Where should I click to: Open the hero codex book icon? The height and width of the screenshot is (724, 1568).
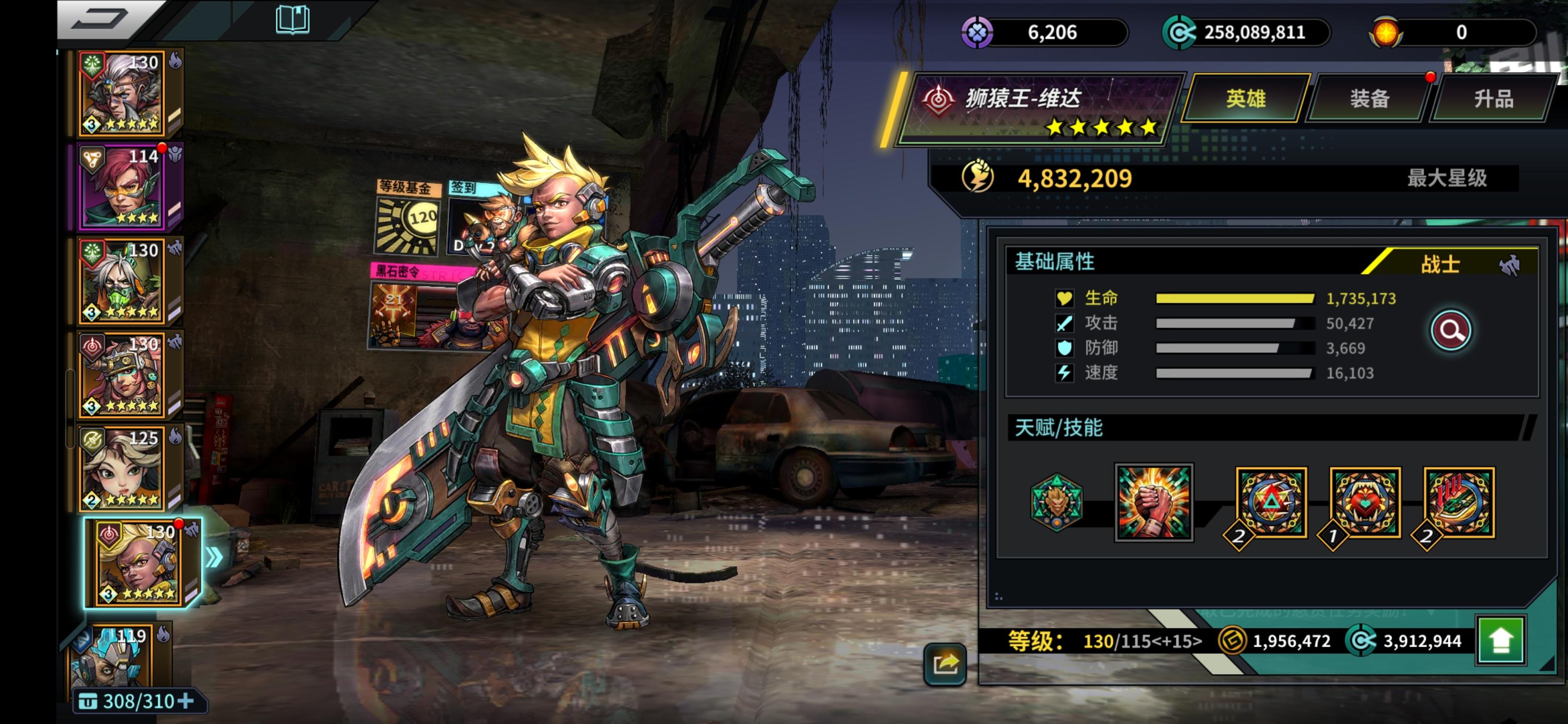coord(293,20)
